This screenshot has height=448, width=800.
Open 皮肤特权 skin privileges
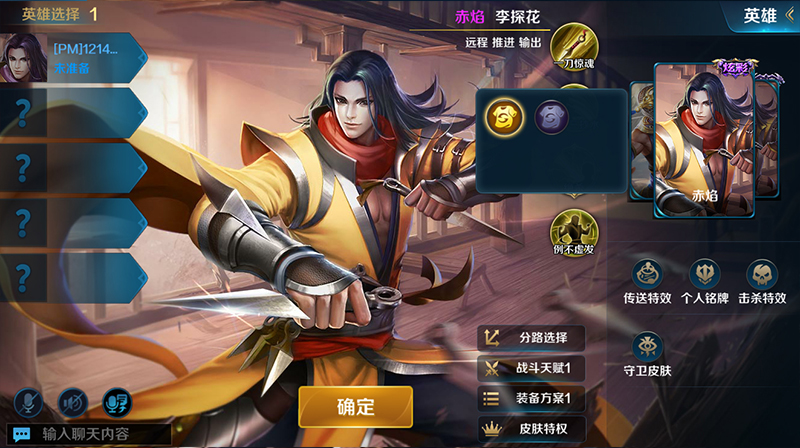click(x=531, y=429)
